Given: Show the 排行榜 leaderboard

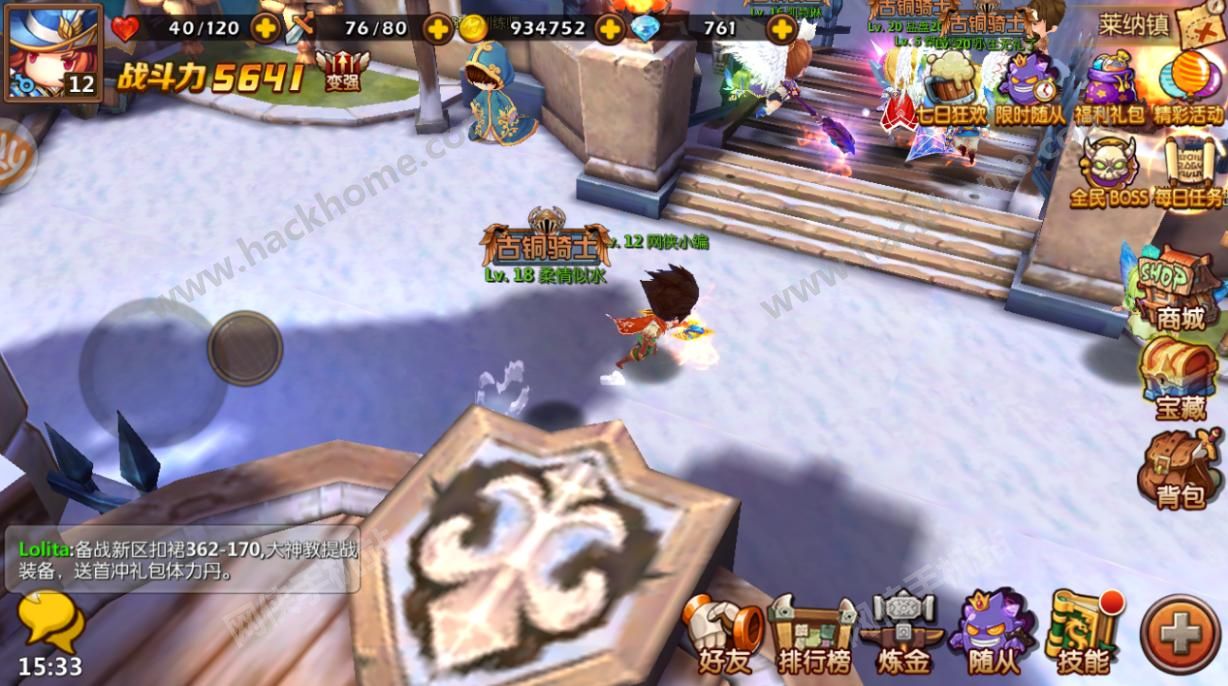Looking at the screenshot, I should coord(812,634).
